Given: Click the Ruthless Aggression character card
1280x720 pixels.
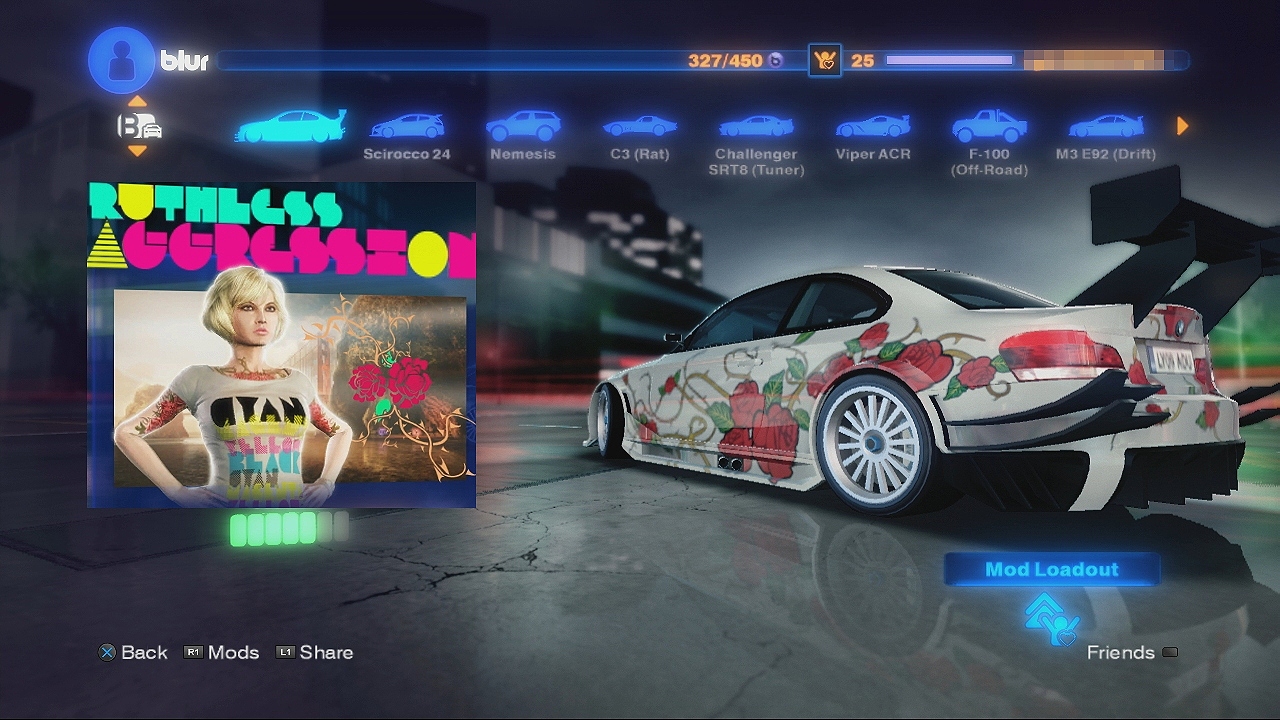Looking at the screenshot, I should tap(281, 345).
